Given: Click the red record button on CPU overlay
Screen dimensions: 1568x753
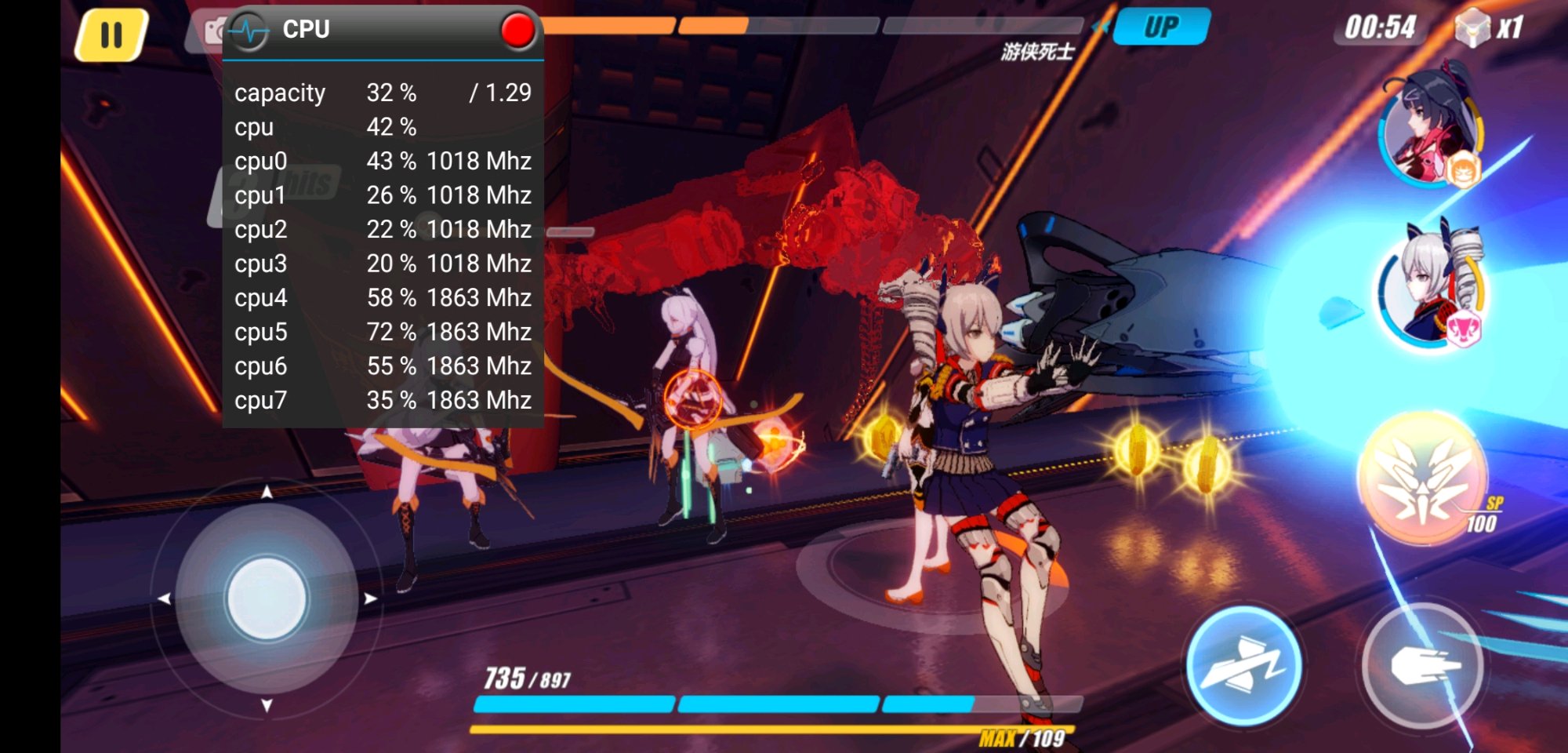Looking at the screenshot, I should point(517,31).
